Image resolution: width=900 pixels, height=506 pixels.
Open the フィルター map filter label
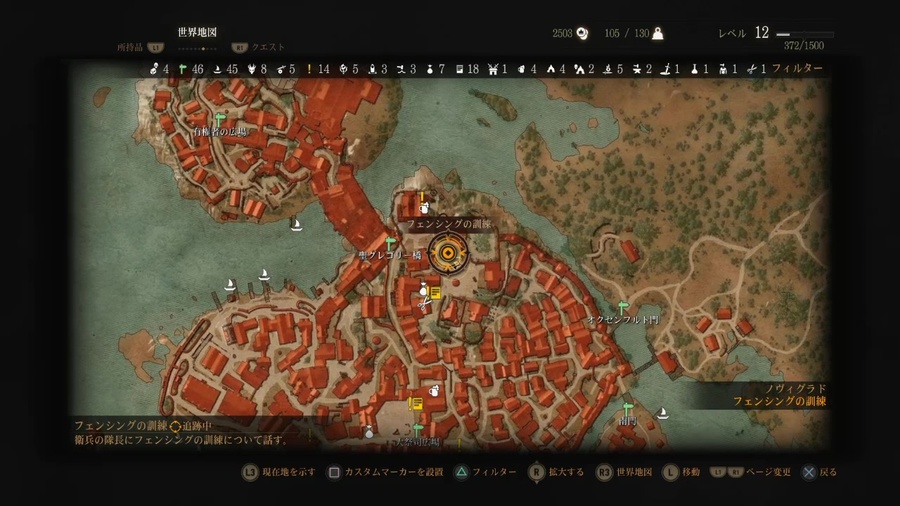(x=797, y=69)
